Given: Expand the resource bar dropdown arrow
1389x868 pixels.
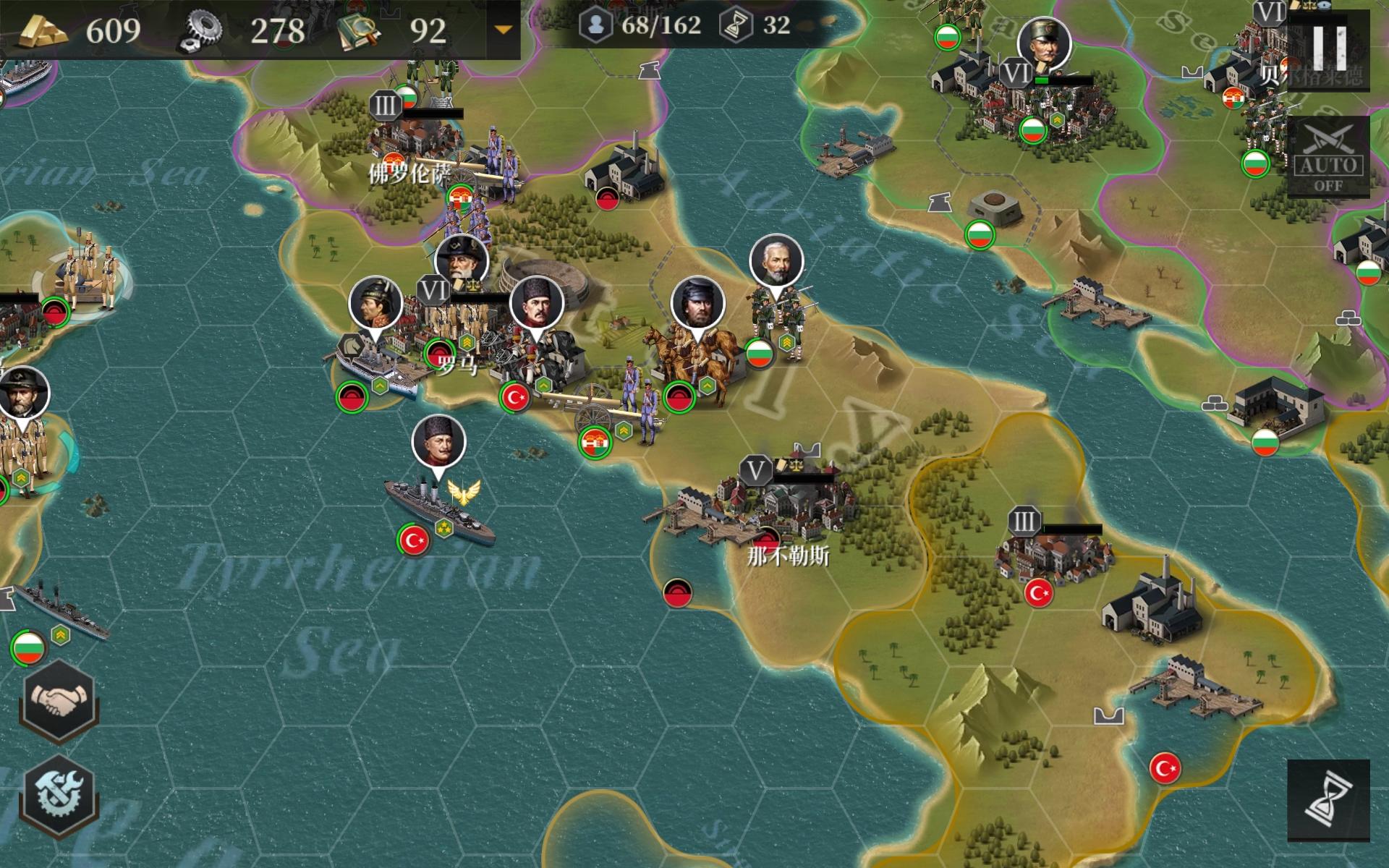Looking at the screenshot, I should tap(503, 30).
